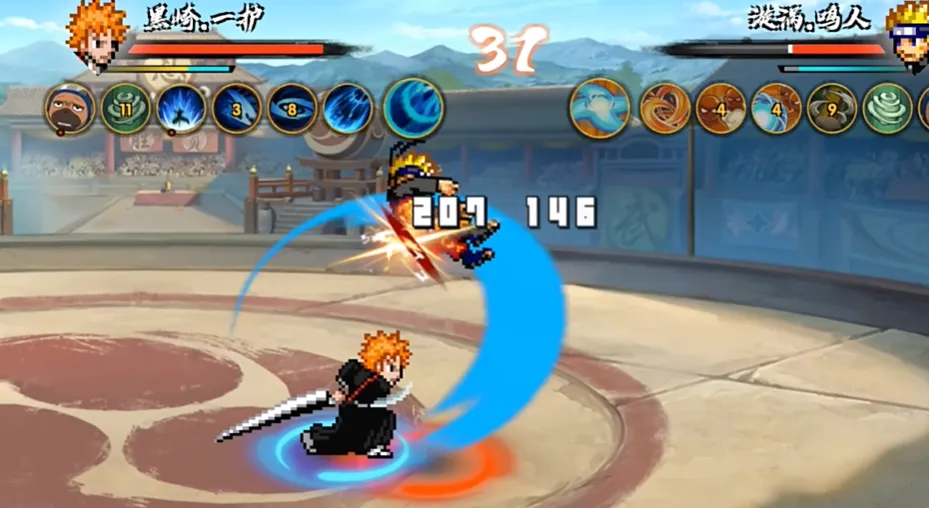The height and width of the screenshot is (508, 929).
Task: Cast the pale green tornado skill
Action: (x=887, y=108)
